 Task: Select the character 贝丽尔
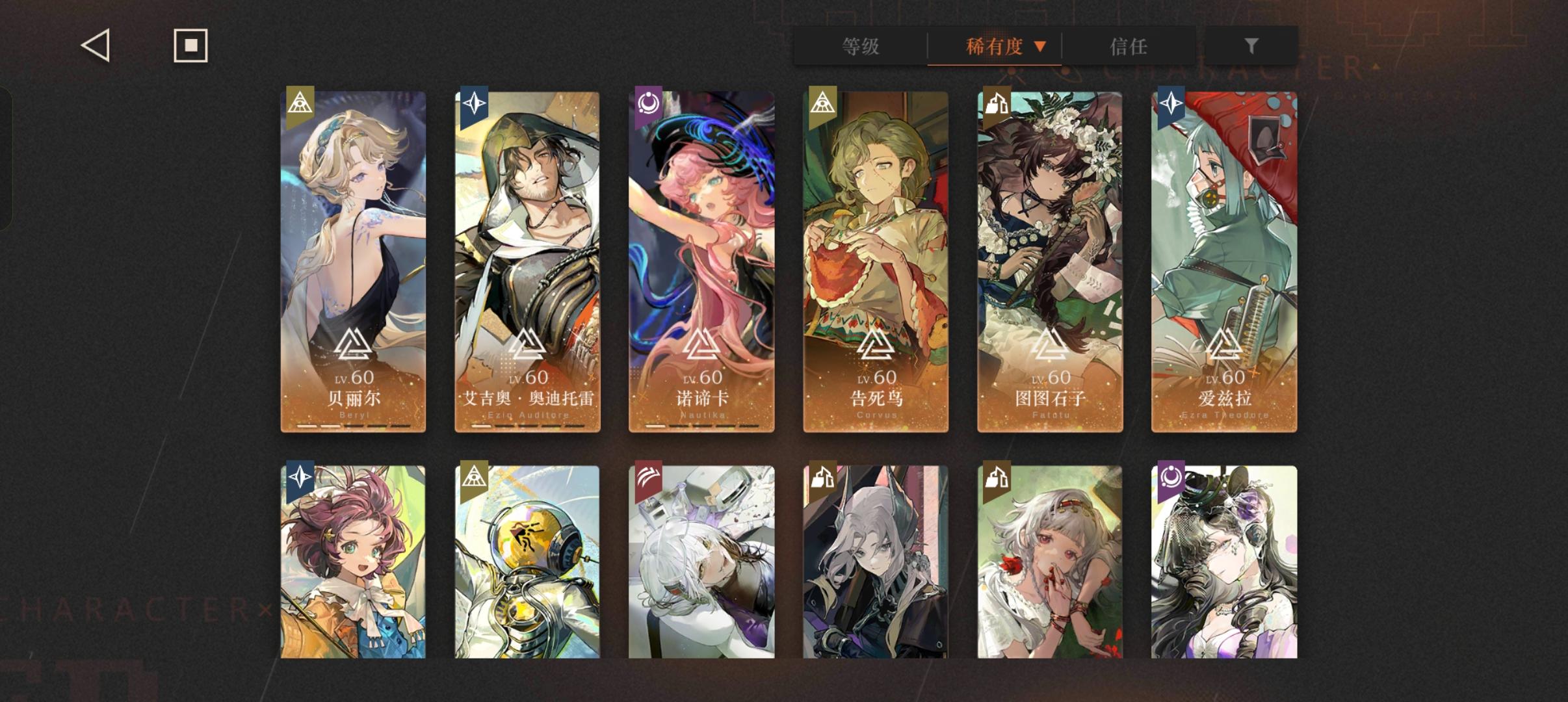(354, 260)
